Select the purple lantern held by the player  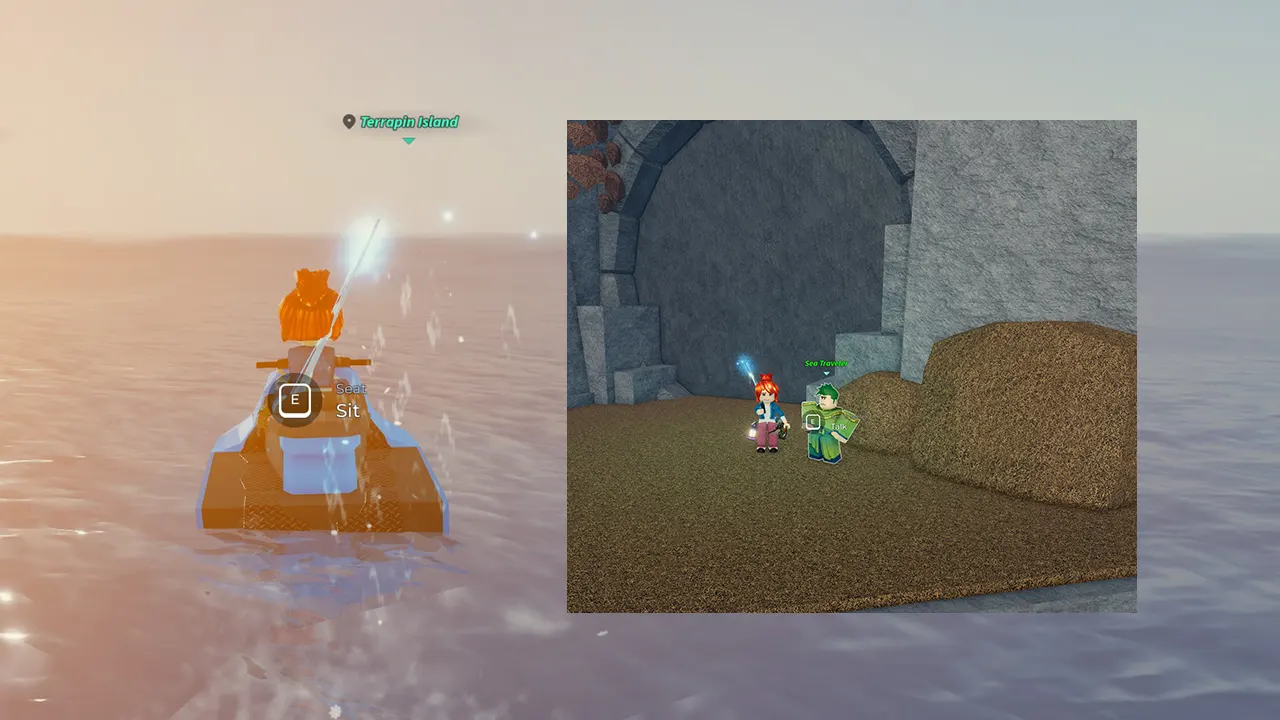(x=752, y=432)
